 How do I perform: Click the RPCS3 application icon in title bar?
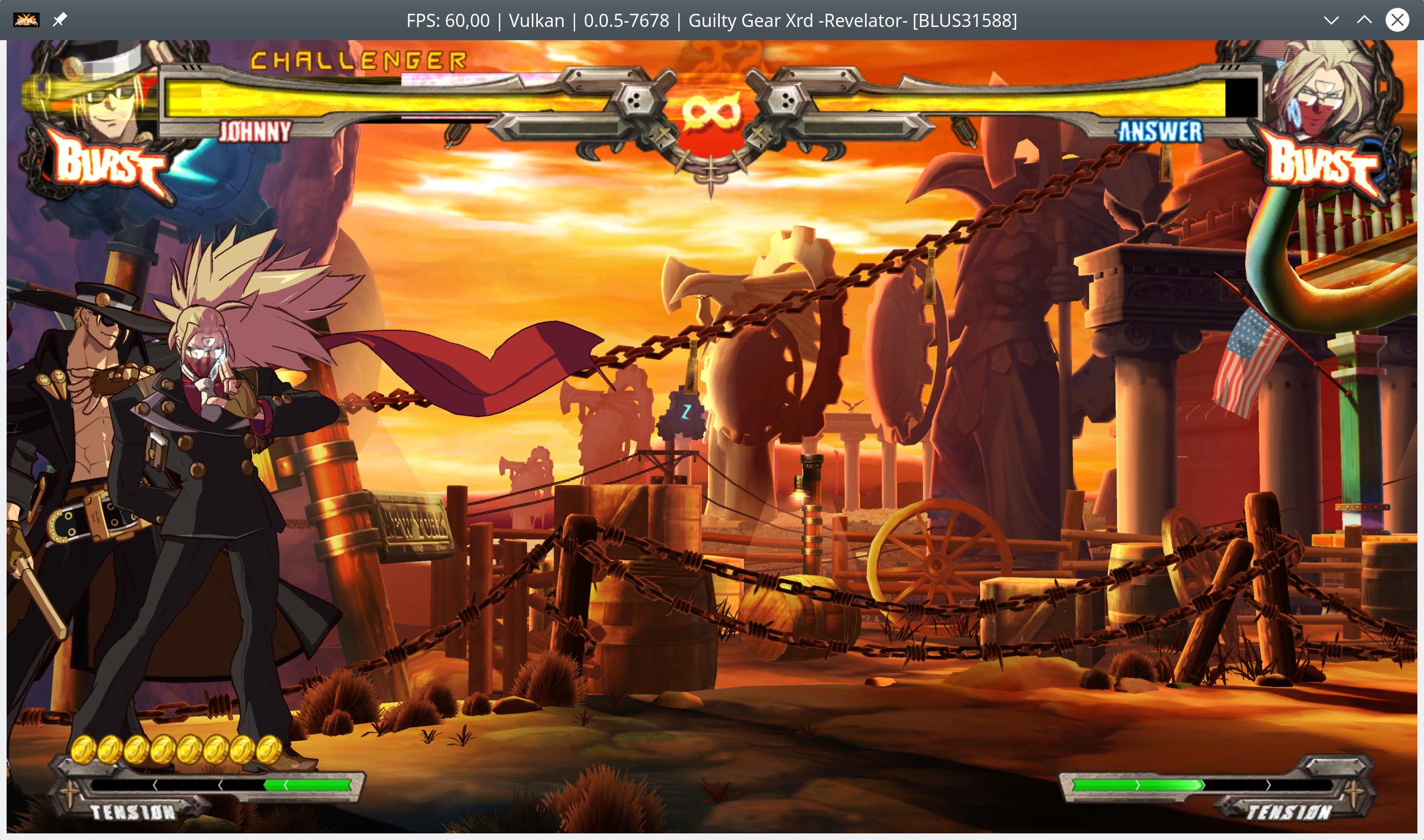point(26,19)
